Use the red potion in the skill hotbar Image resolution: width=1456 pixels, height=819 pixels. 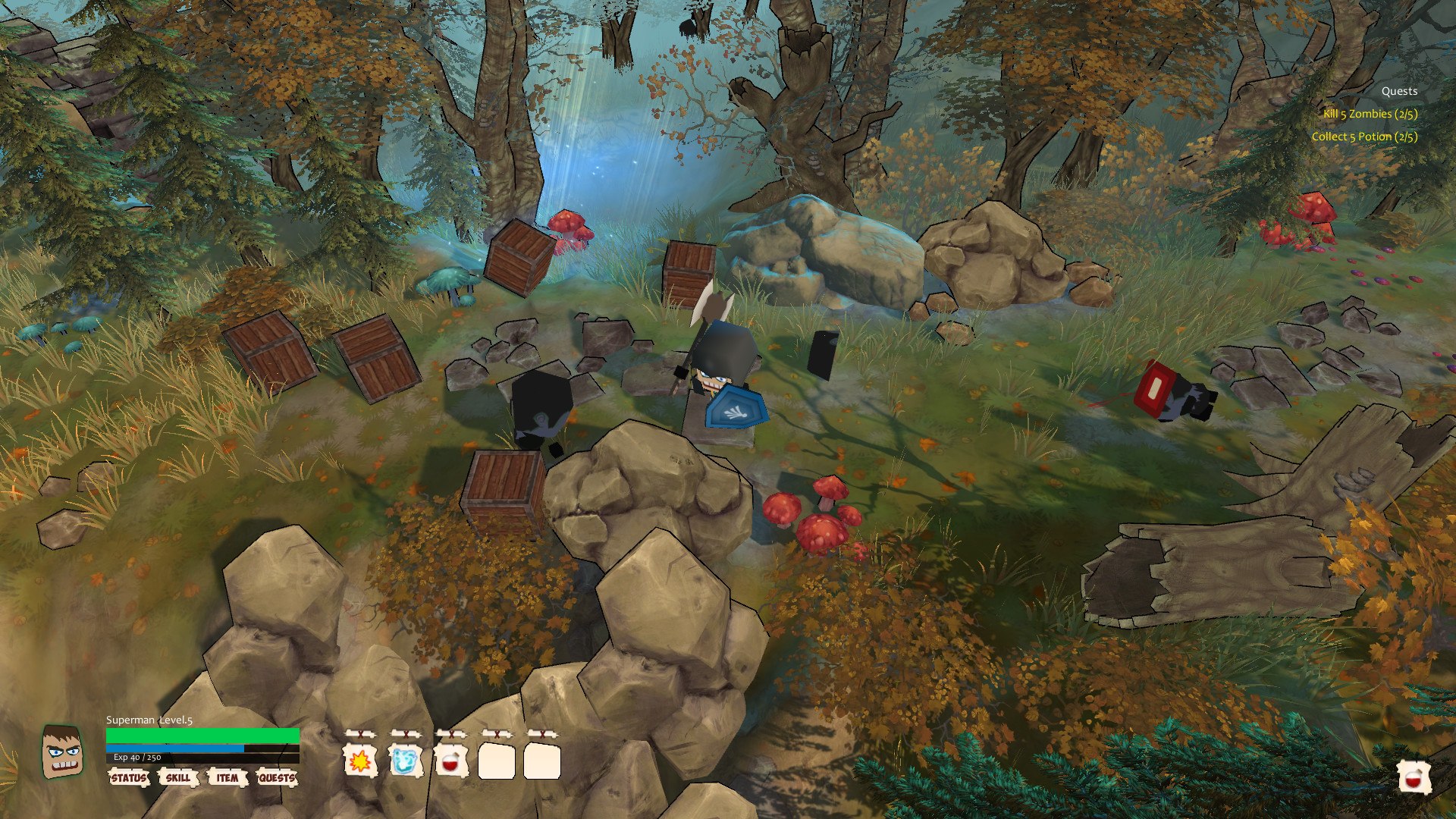pos(451,761)
